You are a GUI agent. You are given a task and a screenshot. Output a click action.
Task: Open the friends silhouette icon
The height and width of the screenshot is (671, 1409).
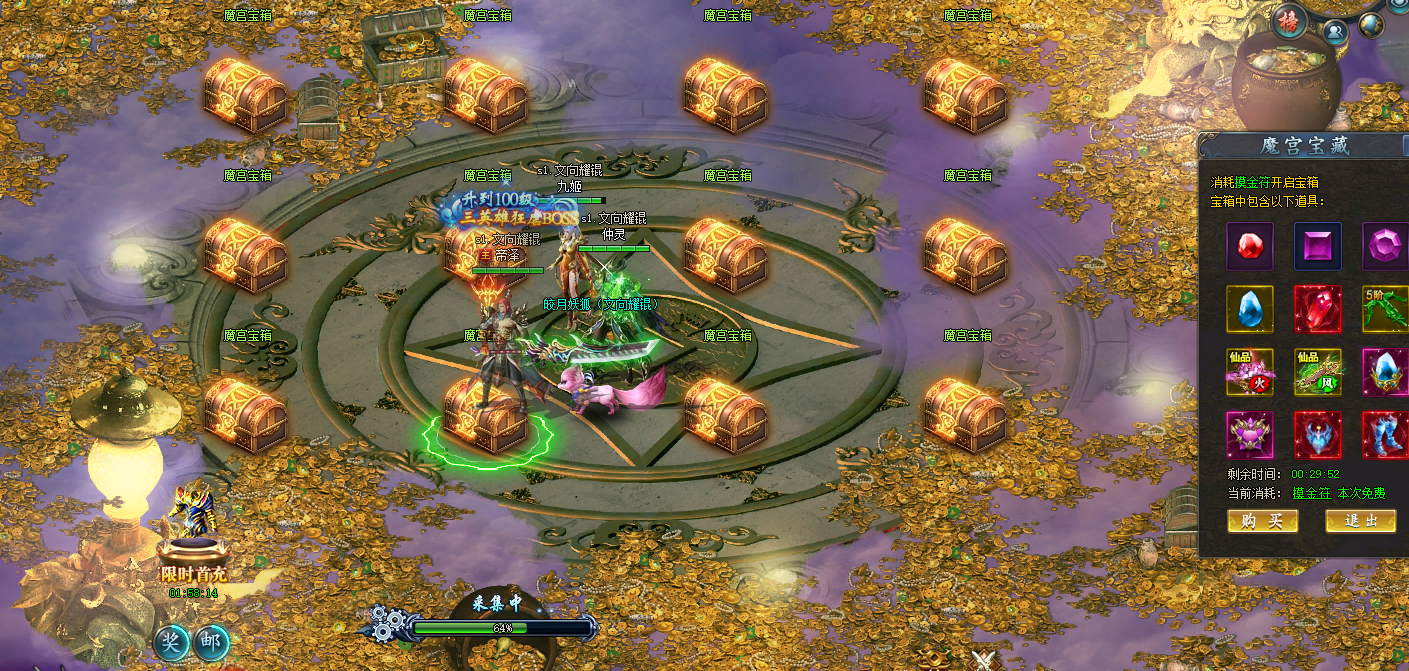[1335, 30]
